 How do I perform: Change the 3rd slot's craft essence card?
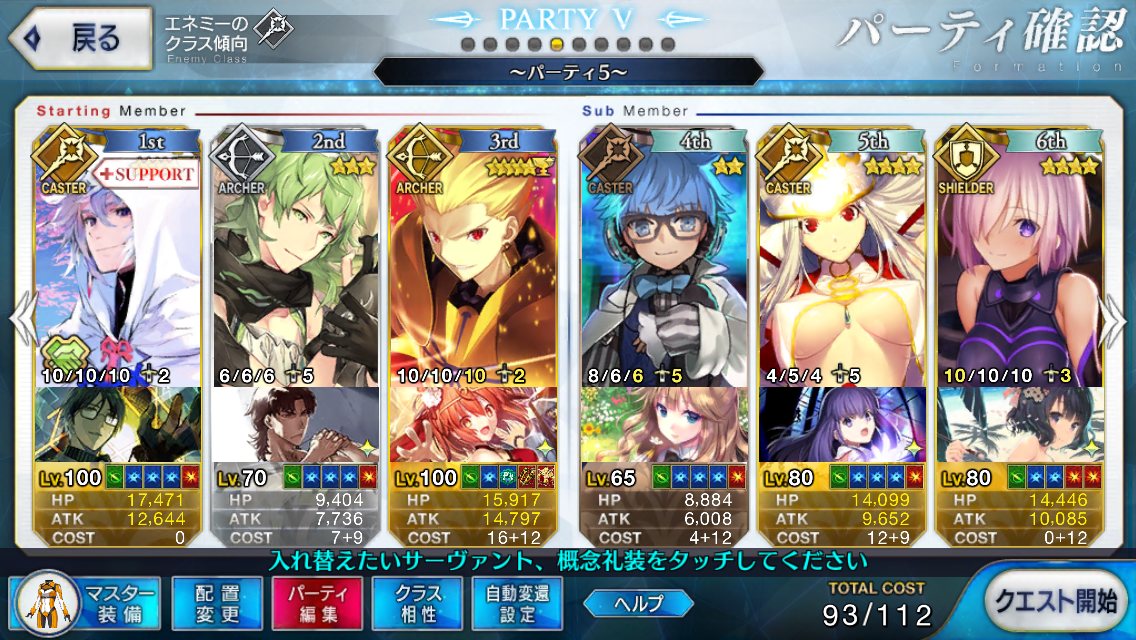474,425
